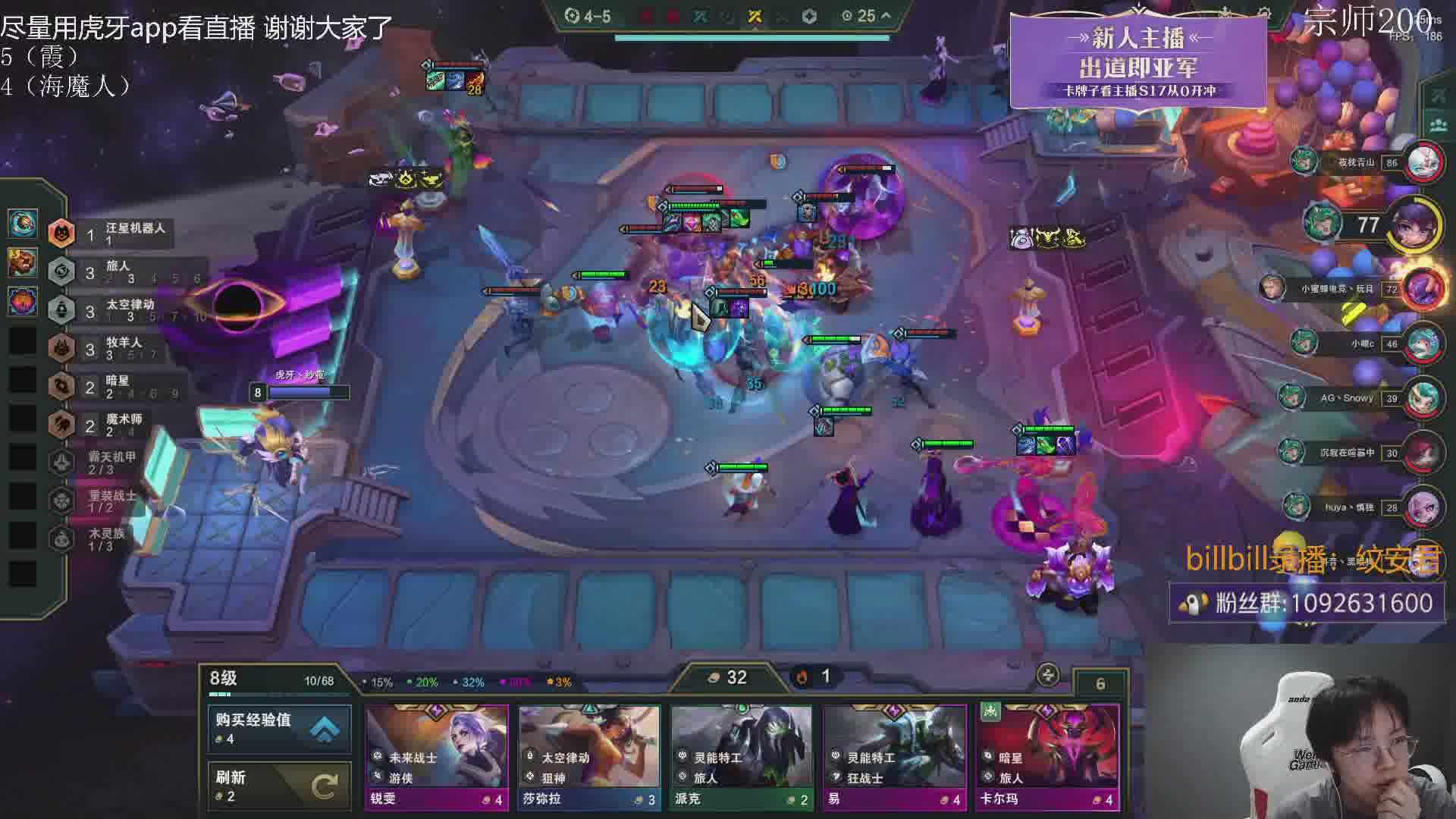The image size is (1456, 819).
Task: Pick up 卡尔玛 from the shop
Action: coord(1047,757)
